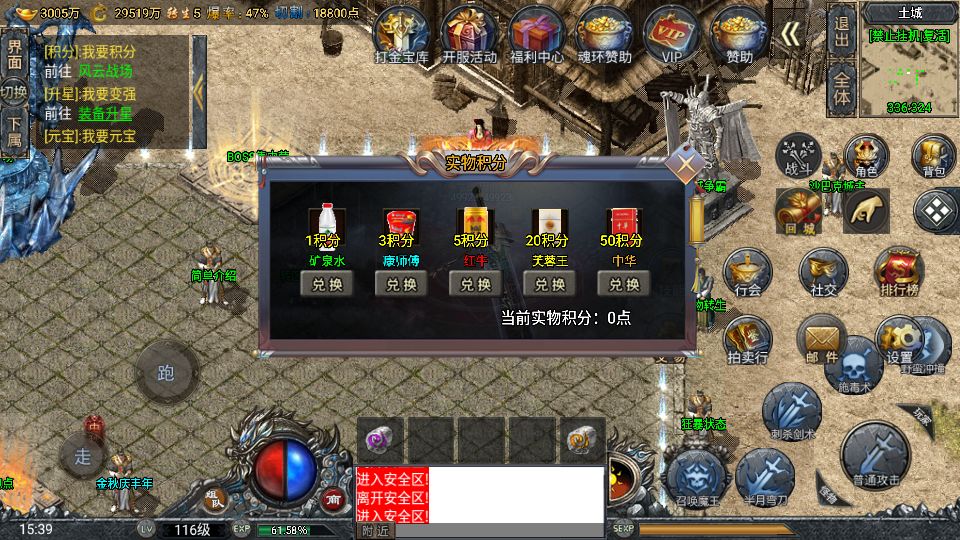The width and height of the screenshot is (960, 540).
Task: Open the 排行榜 rankings
Action: [x=899, y=274]
